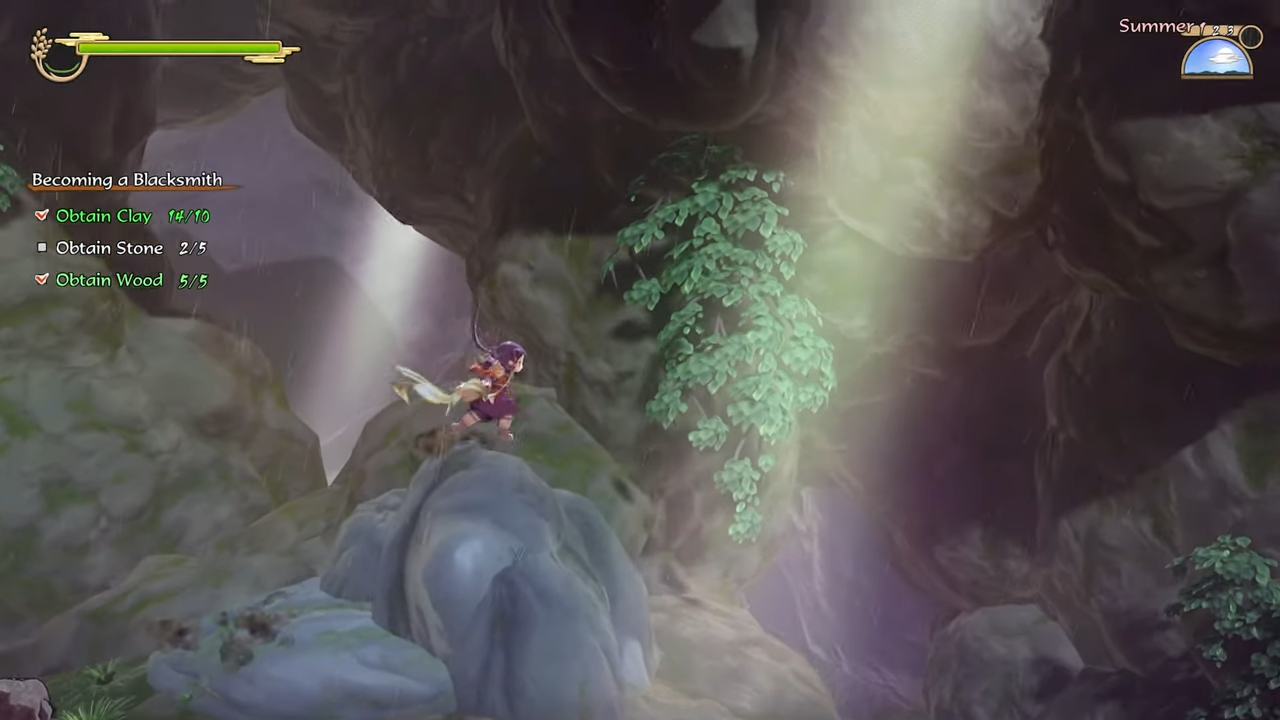
Task: Select the cloud graphic inside the weather dome
Action: click(1224, 57)
